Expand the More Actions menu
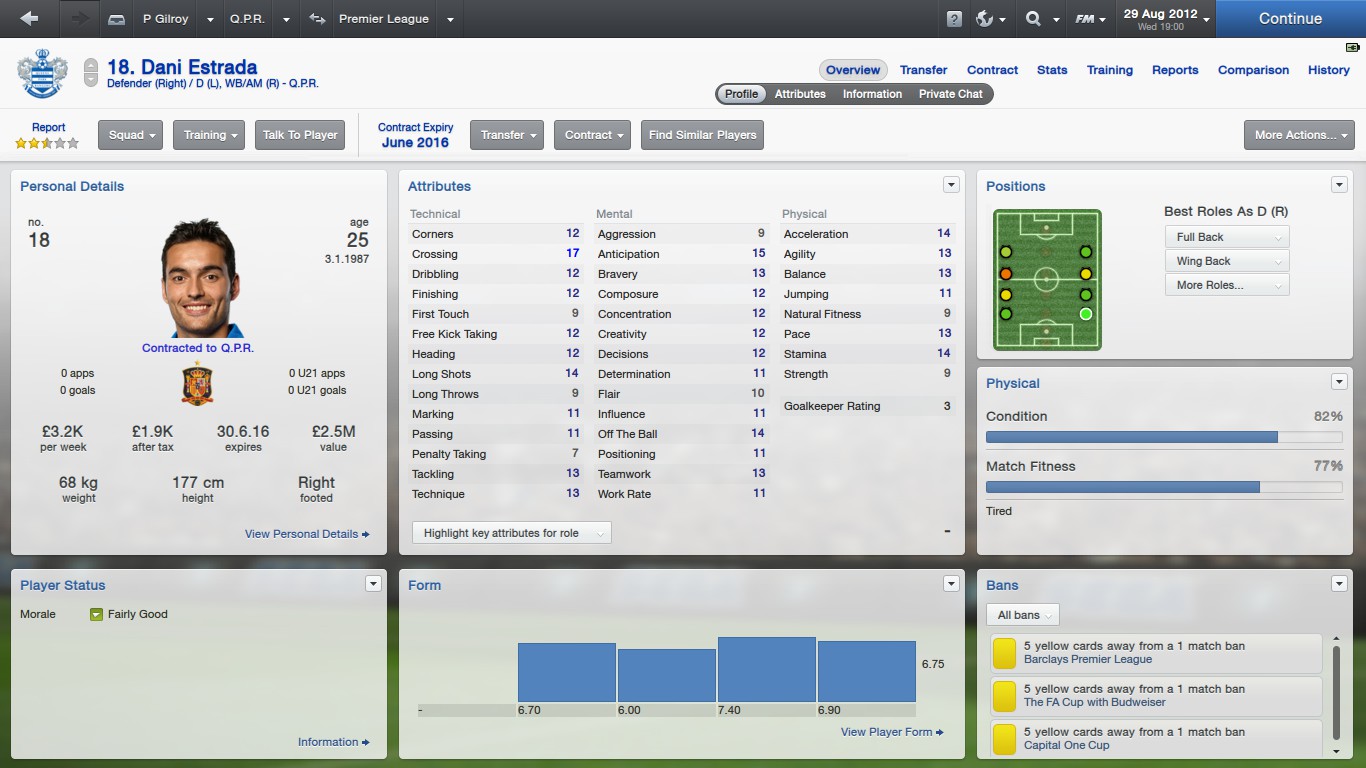Viewport: 1366px width, 768px height. click(x=1298, y=135)
